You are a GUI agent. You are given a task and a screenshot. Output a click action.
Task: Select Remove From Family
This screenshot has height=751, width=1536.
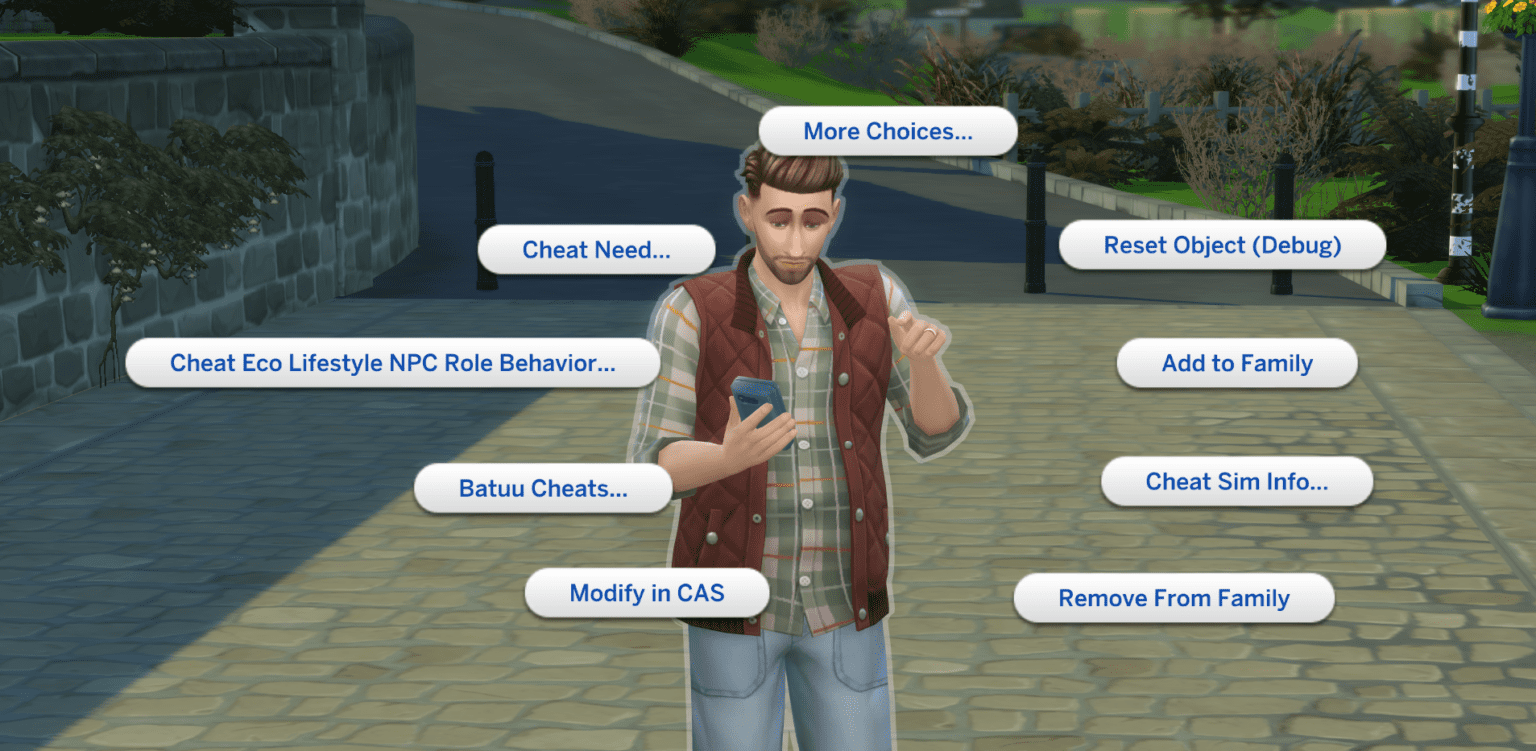1174,599
